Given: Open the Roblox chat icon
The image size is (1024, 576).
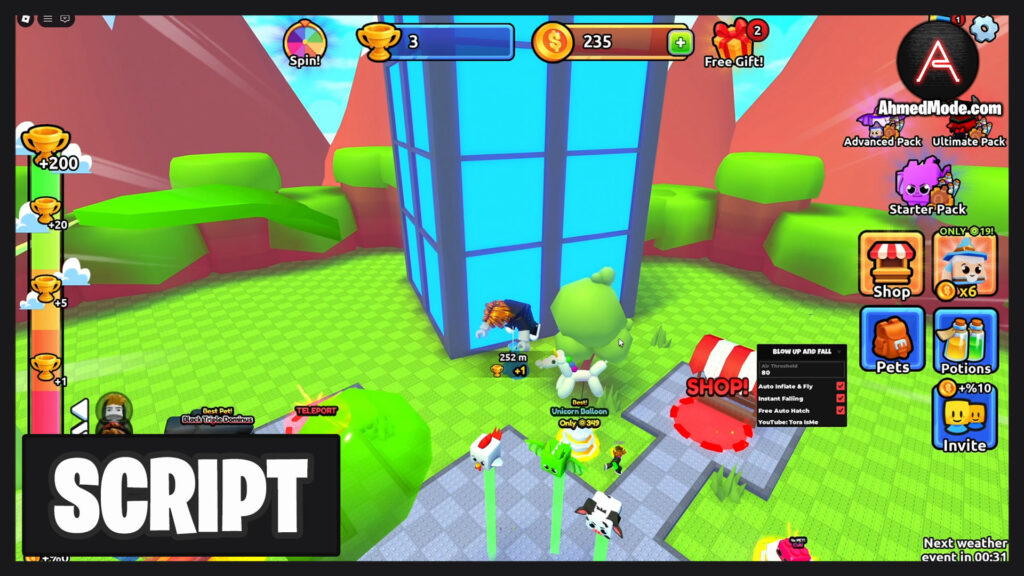Looking at the screenshot, I should [x=66, y=18].
